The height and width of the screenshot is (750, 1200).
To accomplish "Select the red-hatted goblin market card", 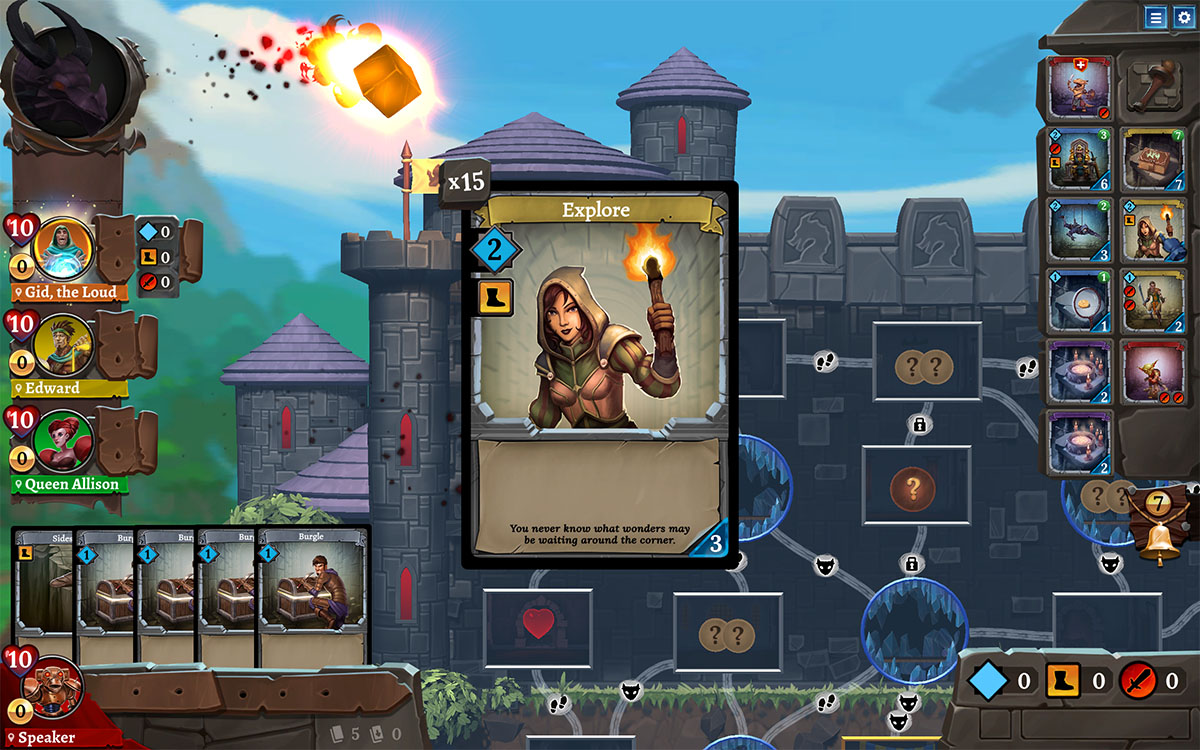I will point(1153,371).
